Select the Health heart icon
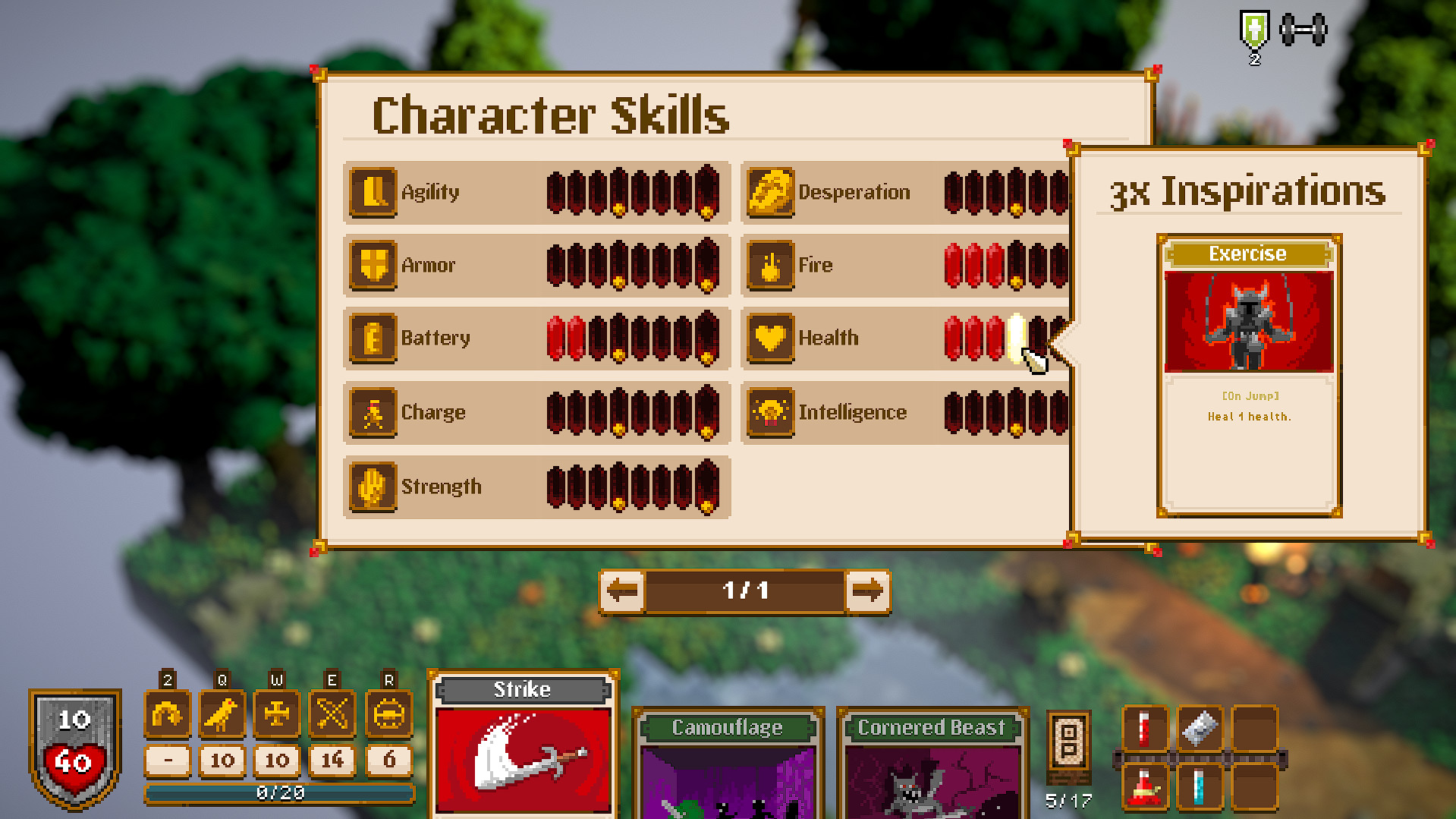Screen dimensions: 1456x819 [770, 338]
